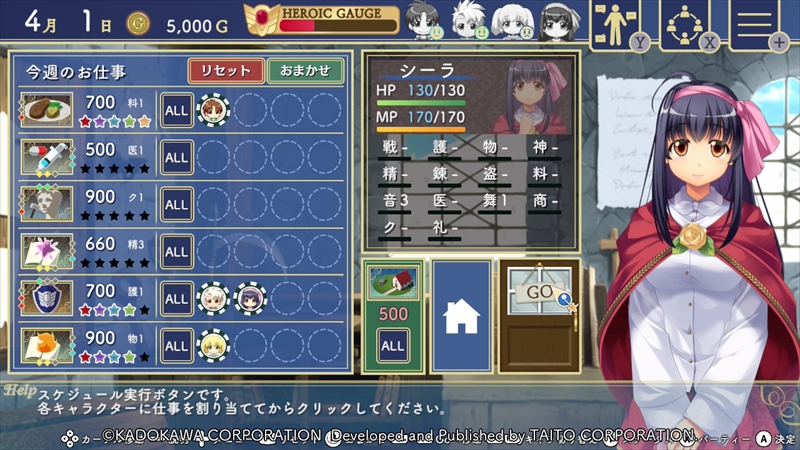This screenshot has height=450, width=800.
Task: Select the spiky white-haired party portrait
Action: pos(467,20)
